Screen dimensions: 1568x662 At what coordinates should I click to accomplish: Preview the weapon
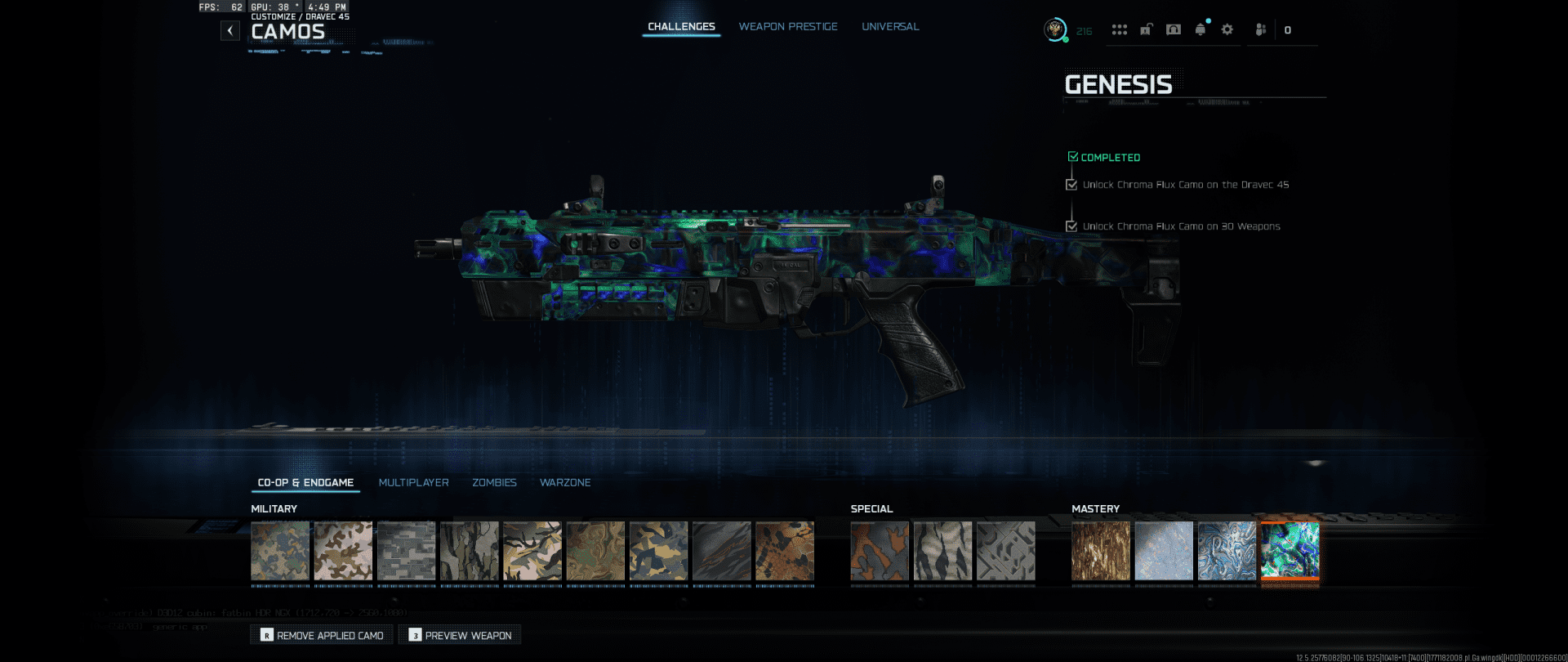coord(460,635)
